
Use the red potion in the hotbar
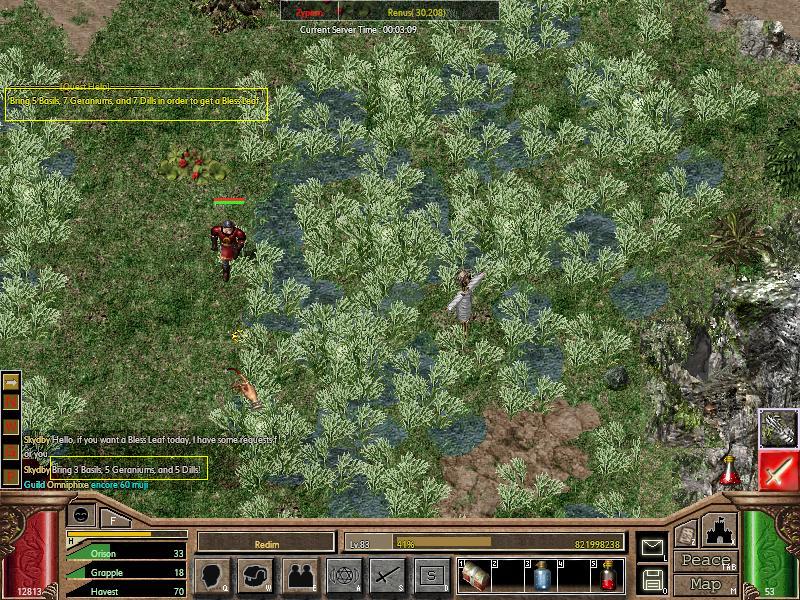607,575
